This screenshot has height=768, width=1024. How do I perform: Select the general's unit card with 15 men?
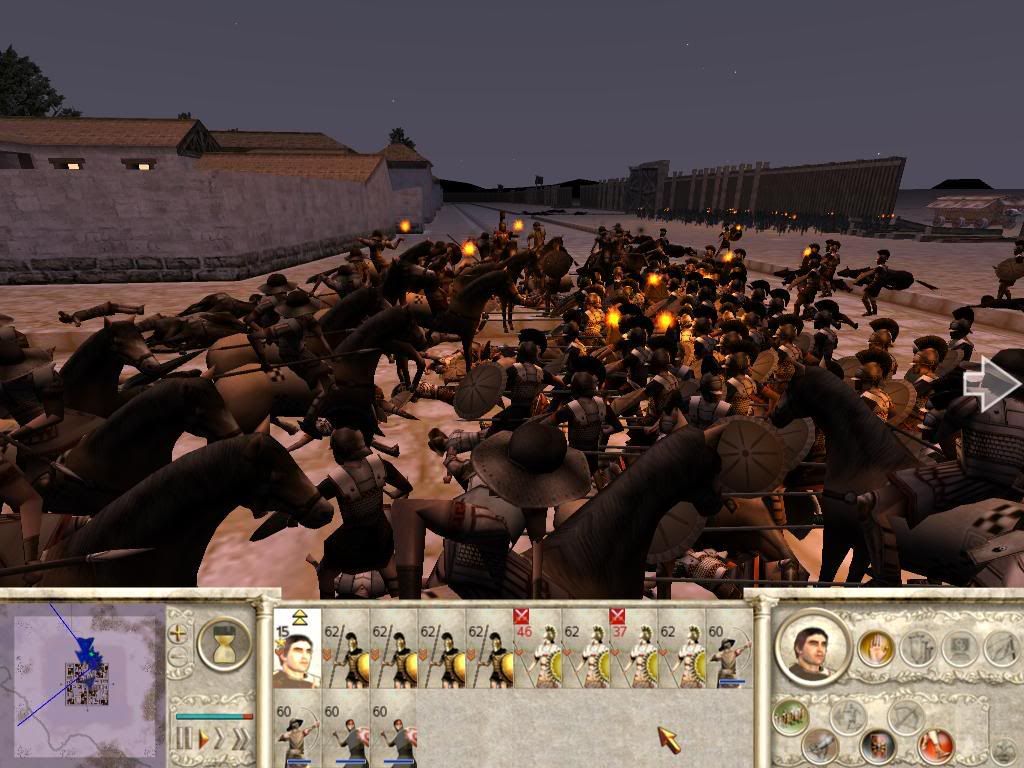pyautogui.click(x=297, y=648)
